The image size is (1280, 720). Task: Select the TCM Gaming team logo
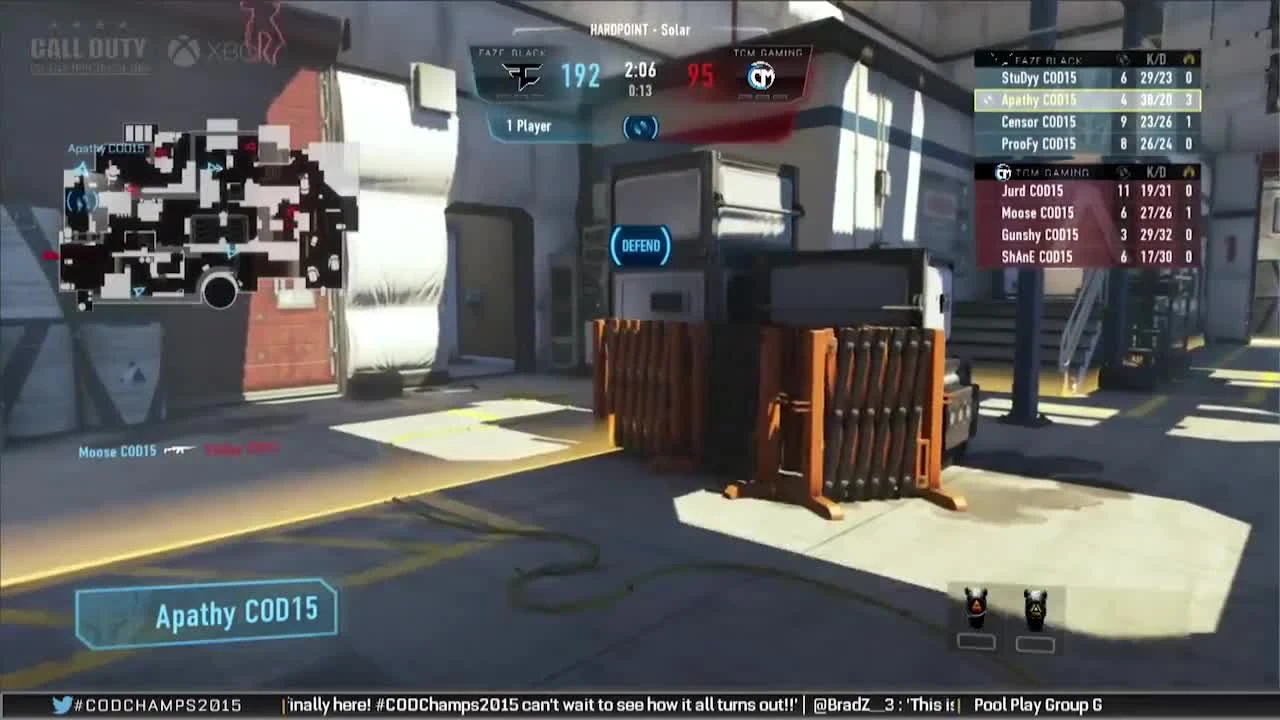coord(762,76)
